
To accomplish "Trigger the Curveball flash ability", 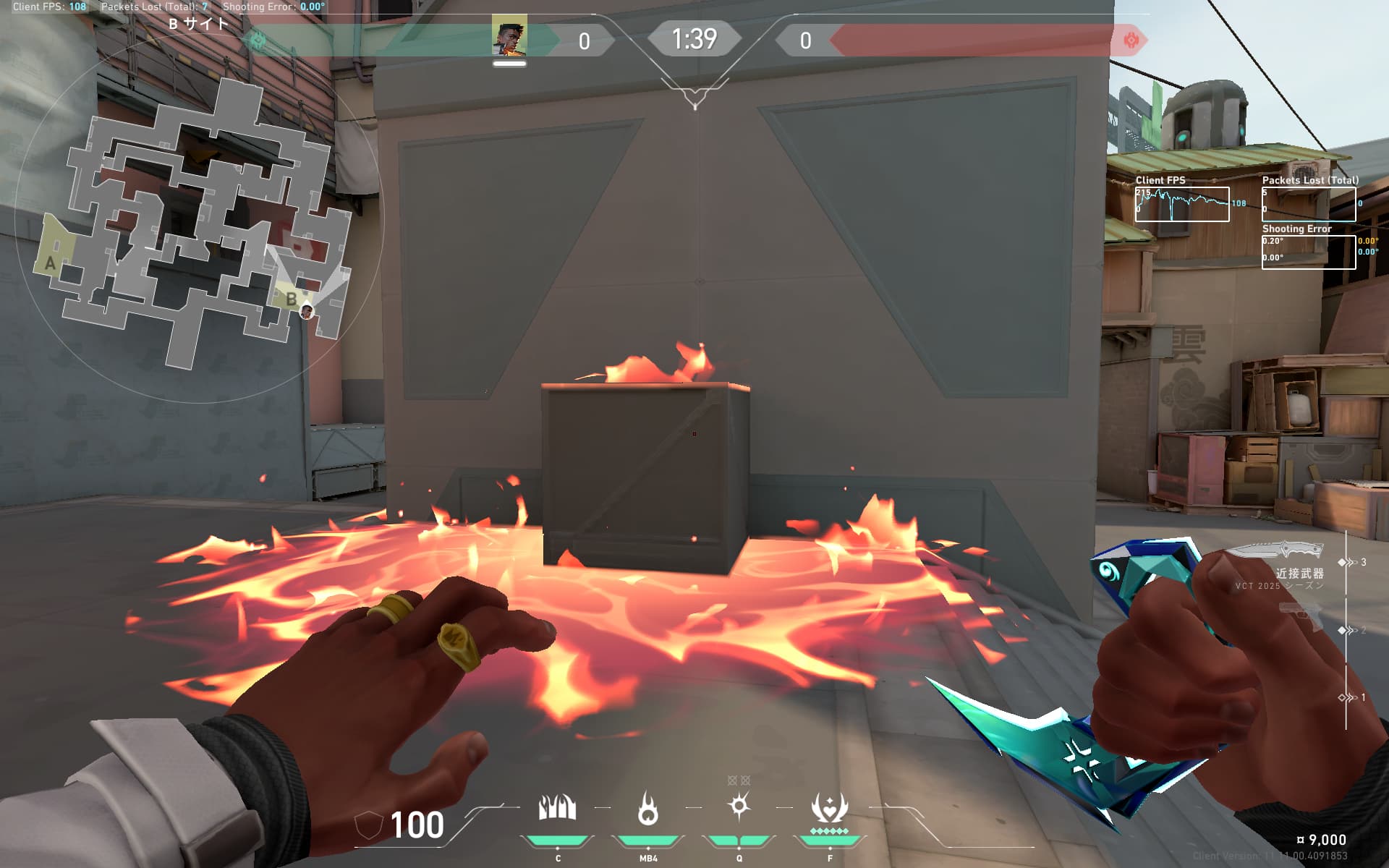I will click(x=739, y=807).
